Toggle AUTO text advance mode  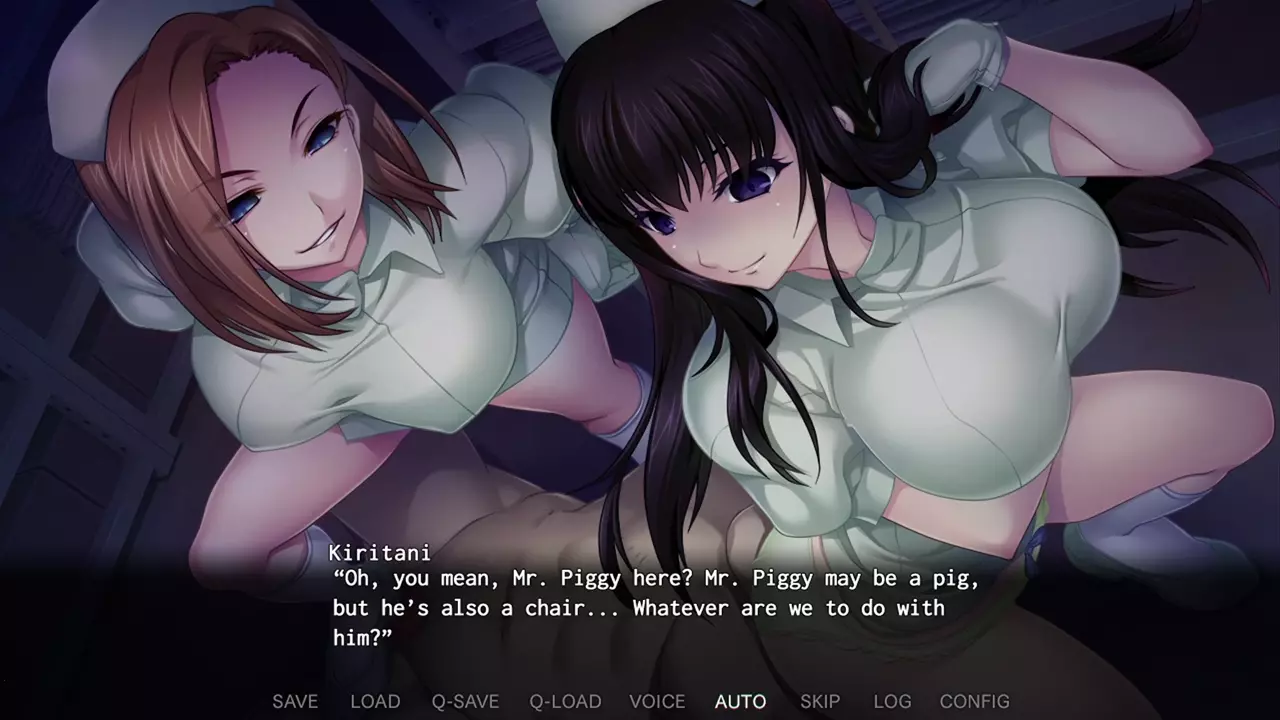coord(740,701)
